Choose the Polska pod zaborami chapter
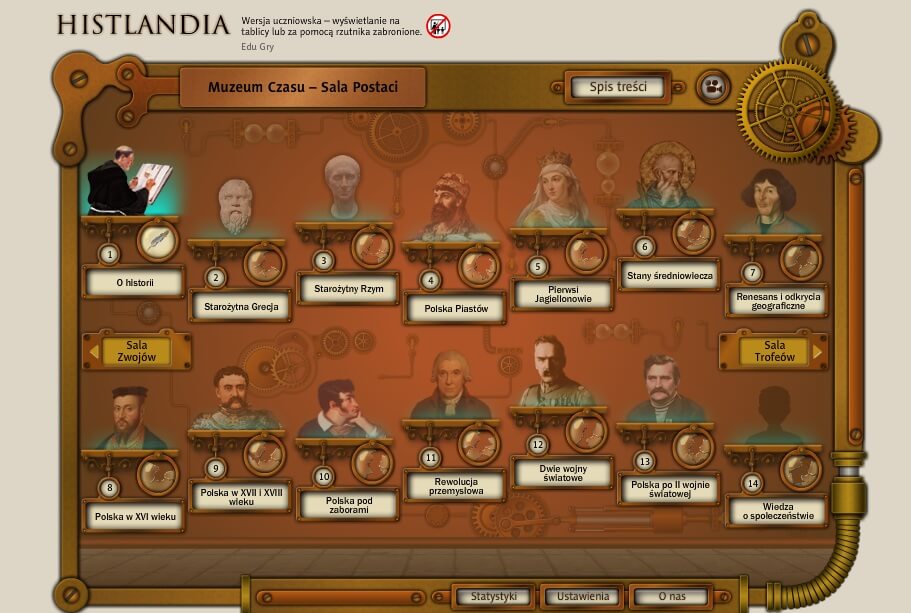911x613 pixels. (x=348, y=505)
